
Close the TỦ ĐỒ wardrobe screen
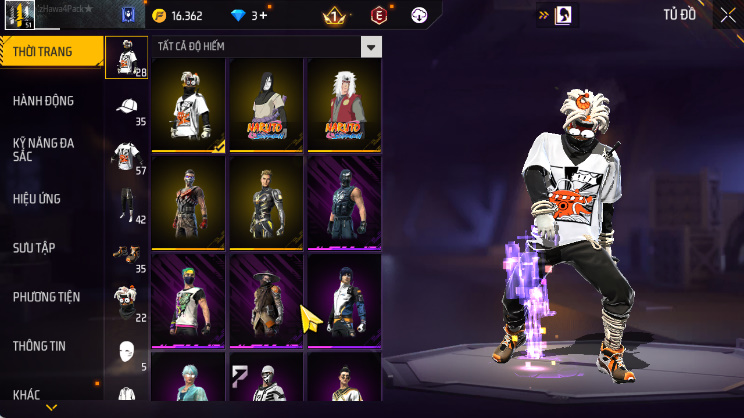(726, 15)
